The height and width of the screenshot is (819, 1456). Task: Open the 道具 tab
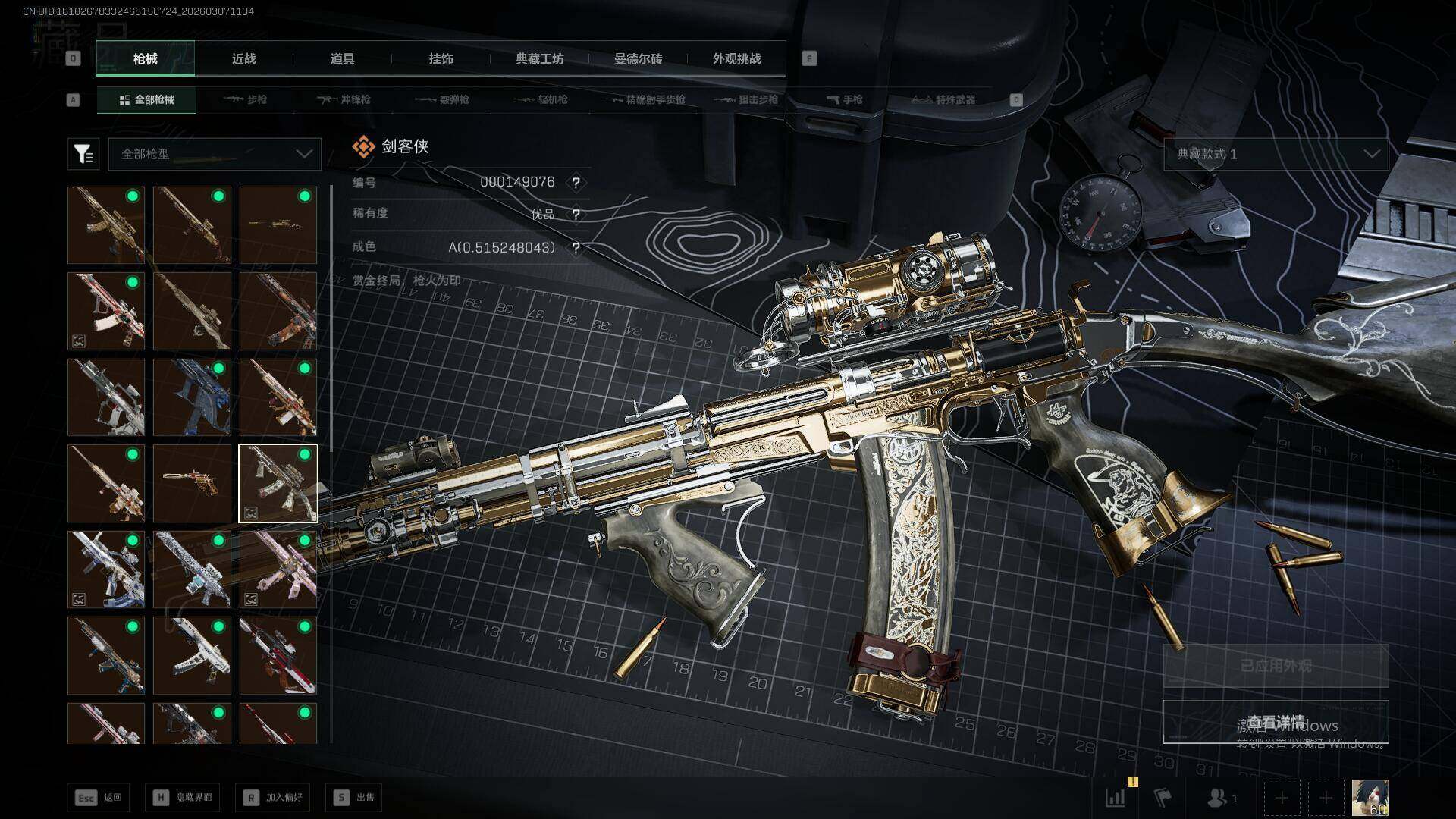pos(342,59)
